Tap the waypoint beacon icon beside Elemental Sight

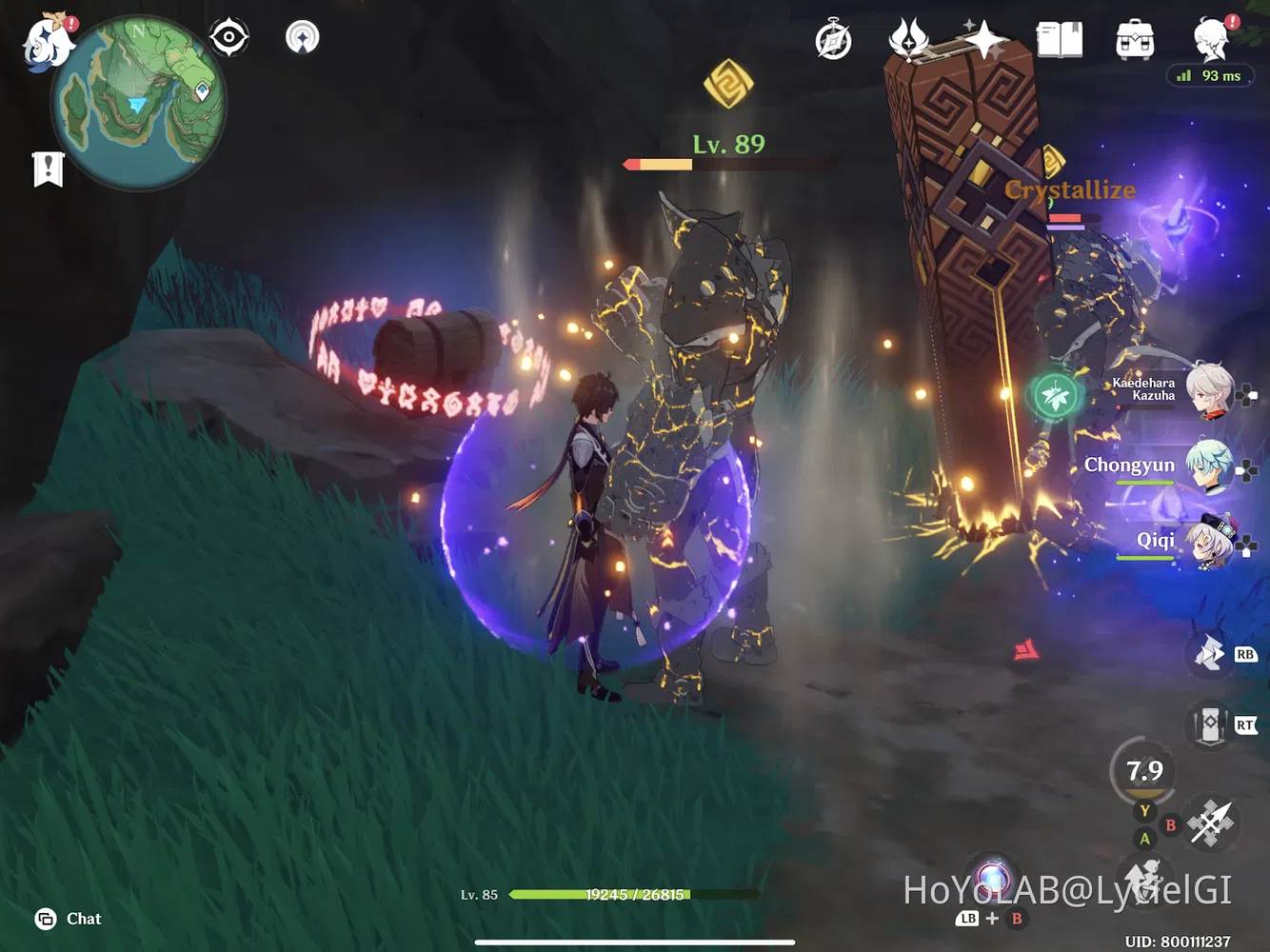pos(302,37)
